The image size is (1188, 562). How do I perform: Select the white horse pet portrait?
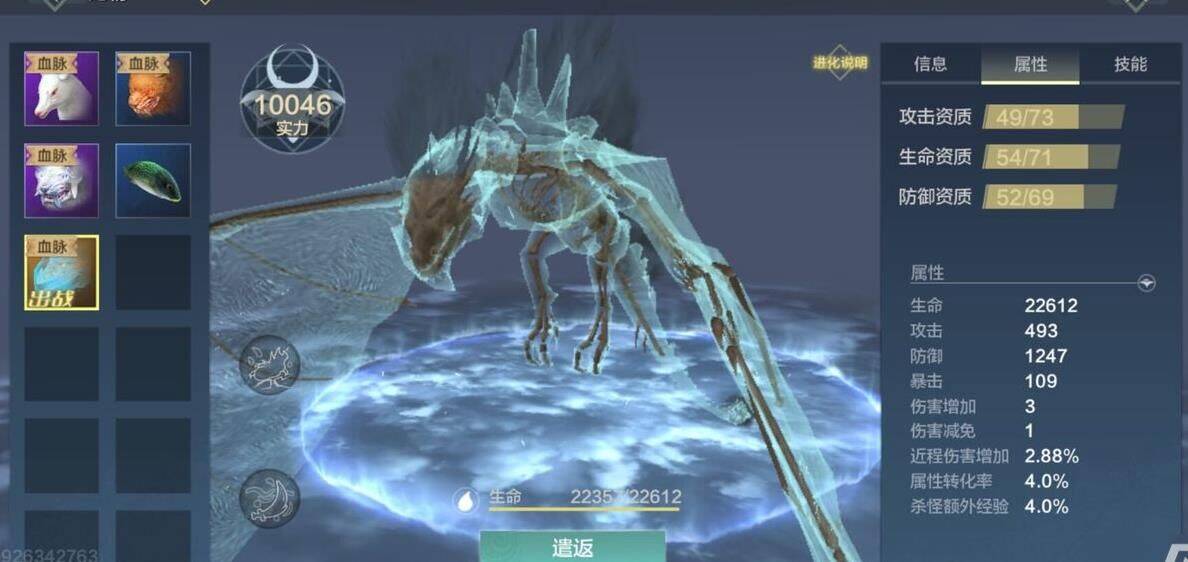click(61, 89)
